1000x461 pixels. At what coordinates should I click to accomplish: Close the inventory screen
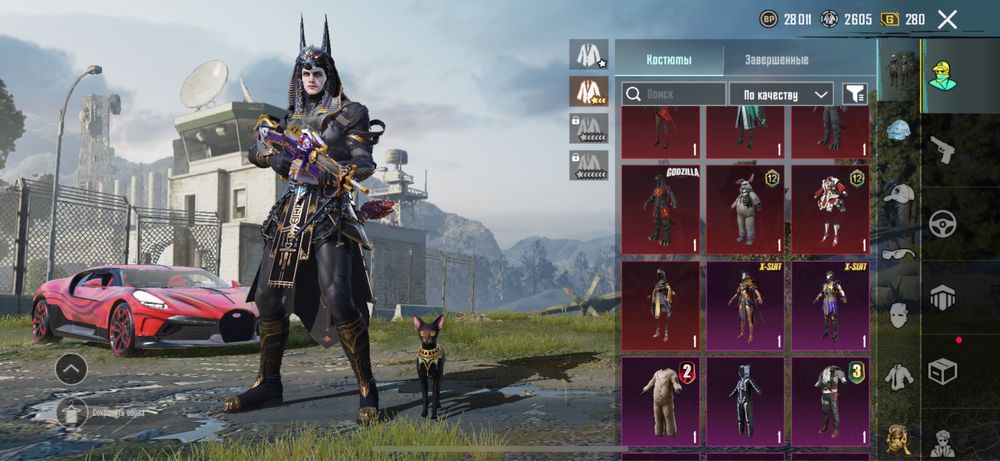(x=947, y=19)
